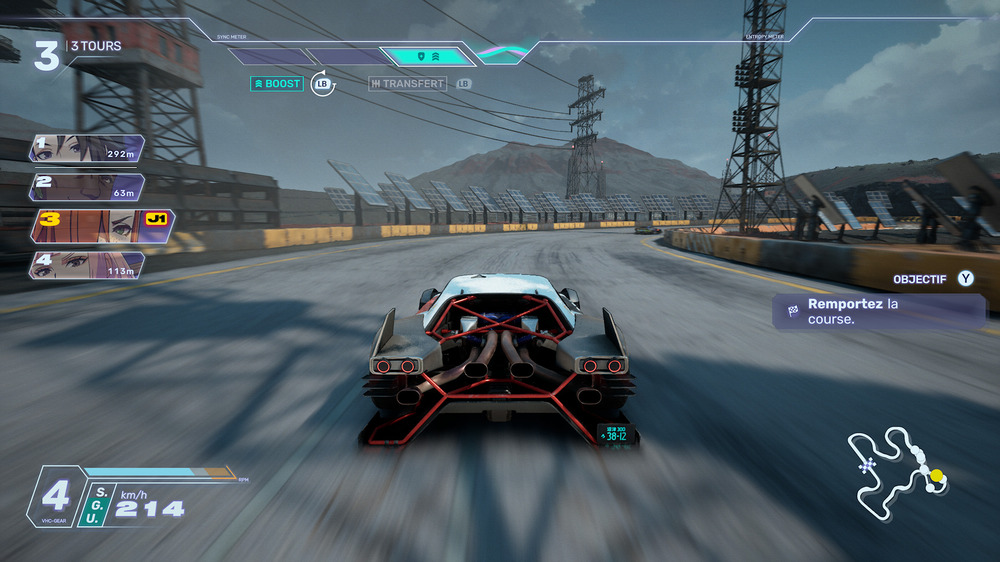Select the first-place racer portrait

point(87,149)
